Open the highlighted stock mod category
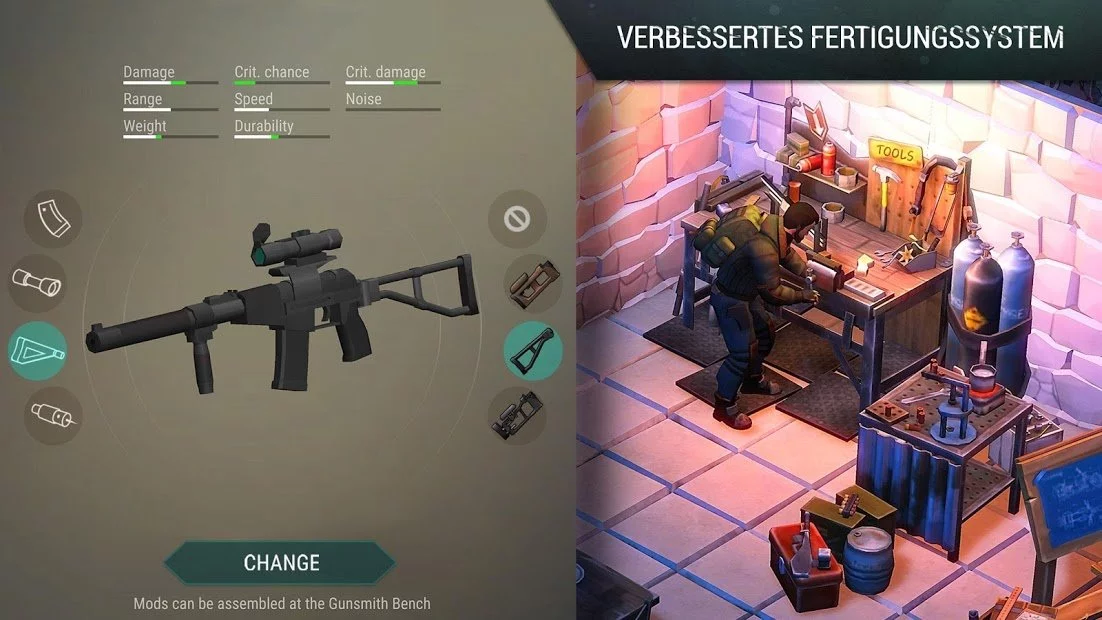Image resolution: width=1102 pixels, height=620 pixels. pos(37,351)
